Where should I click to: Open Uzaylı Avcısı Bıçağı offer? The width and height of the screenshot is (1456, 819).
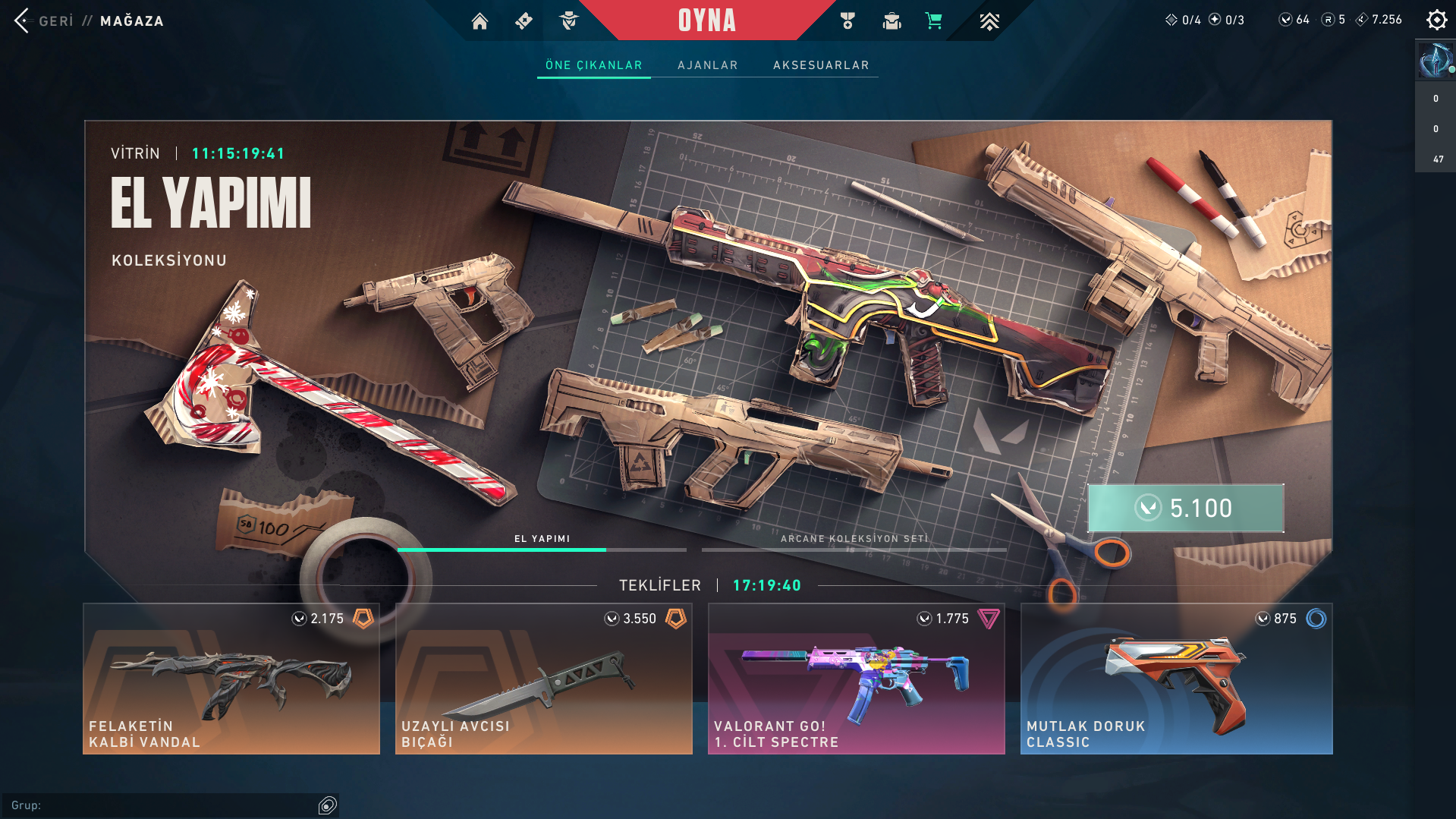pos(544,679)
